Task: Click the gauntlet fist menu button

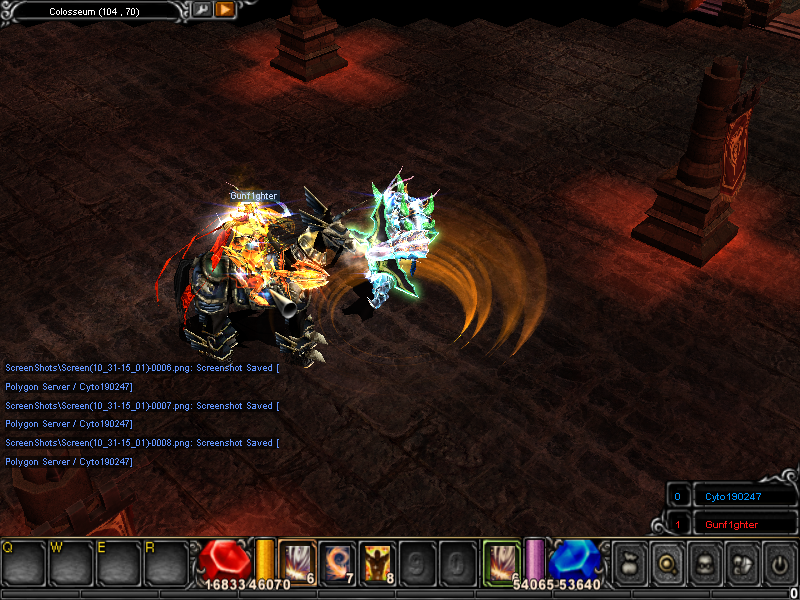Action: [x=741, y=564]
